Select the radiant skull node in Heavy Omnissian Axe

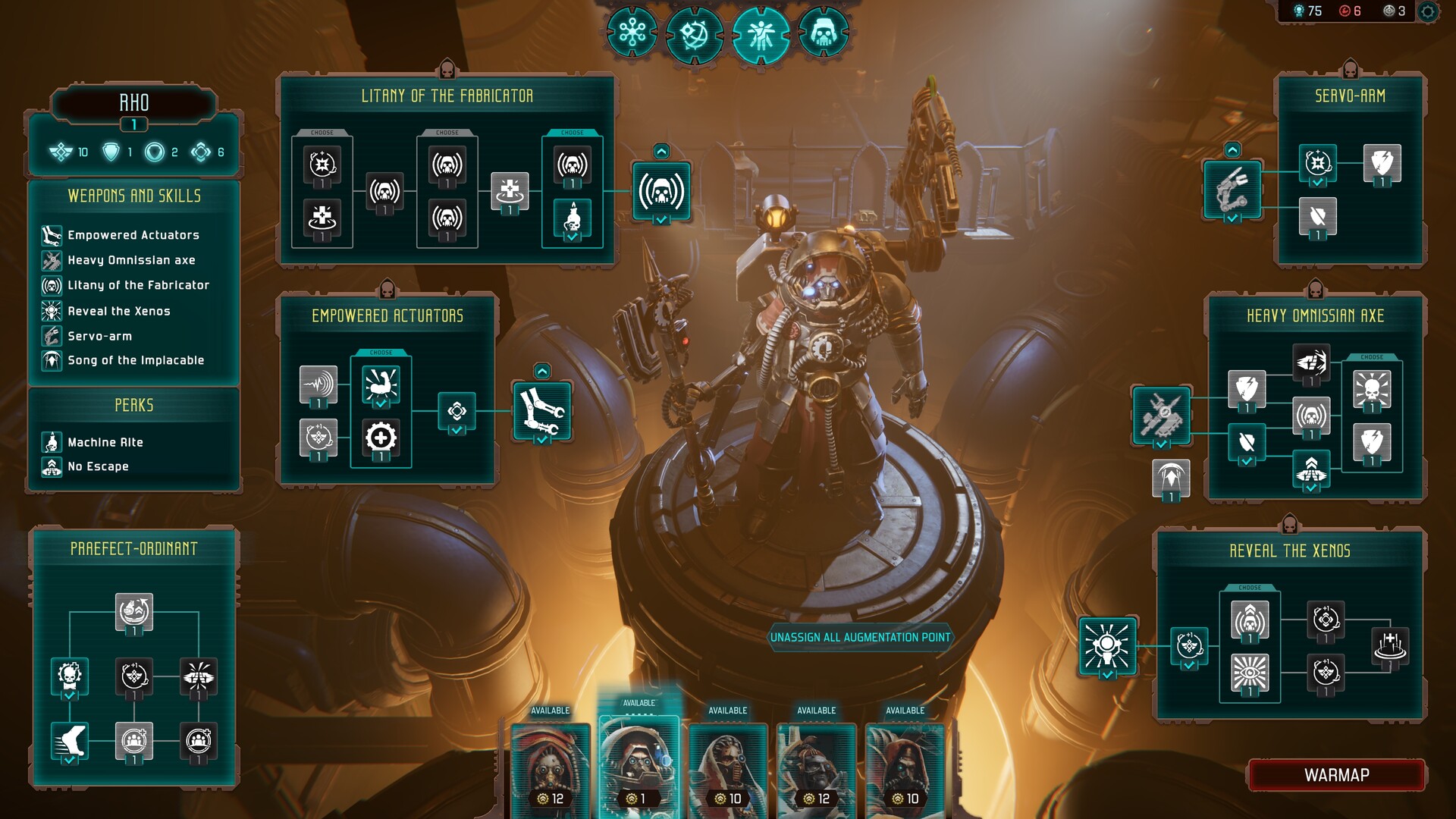point(1372,389)
